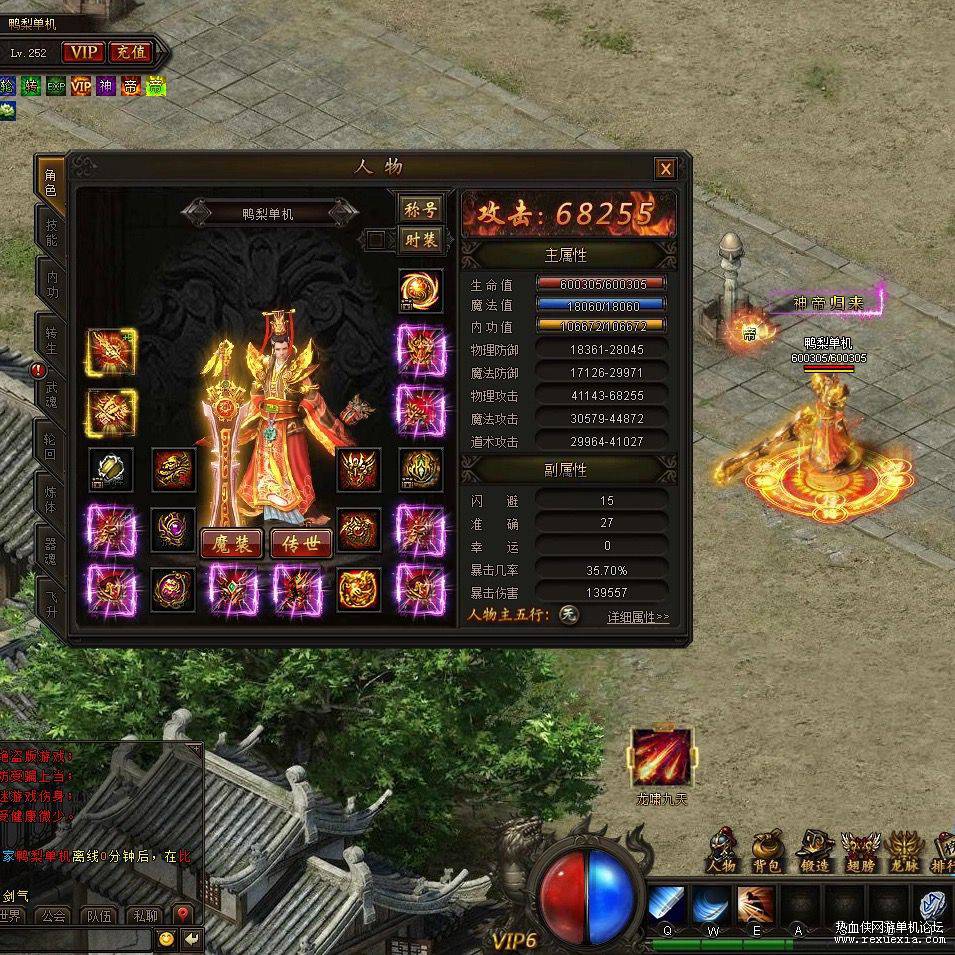Viewport: 955px width, 955px height.
Task: Close the 人物 character panel
Action: (666, 168)
